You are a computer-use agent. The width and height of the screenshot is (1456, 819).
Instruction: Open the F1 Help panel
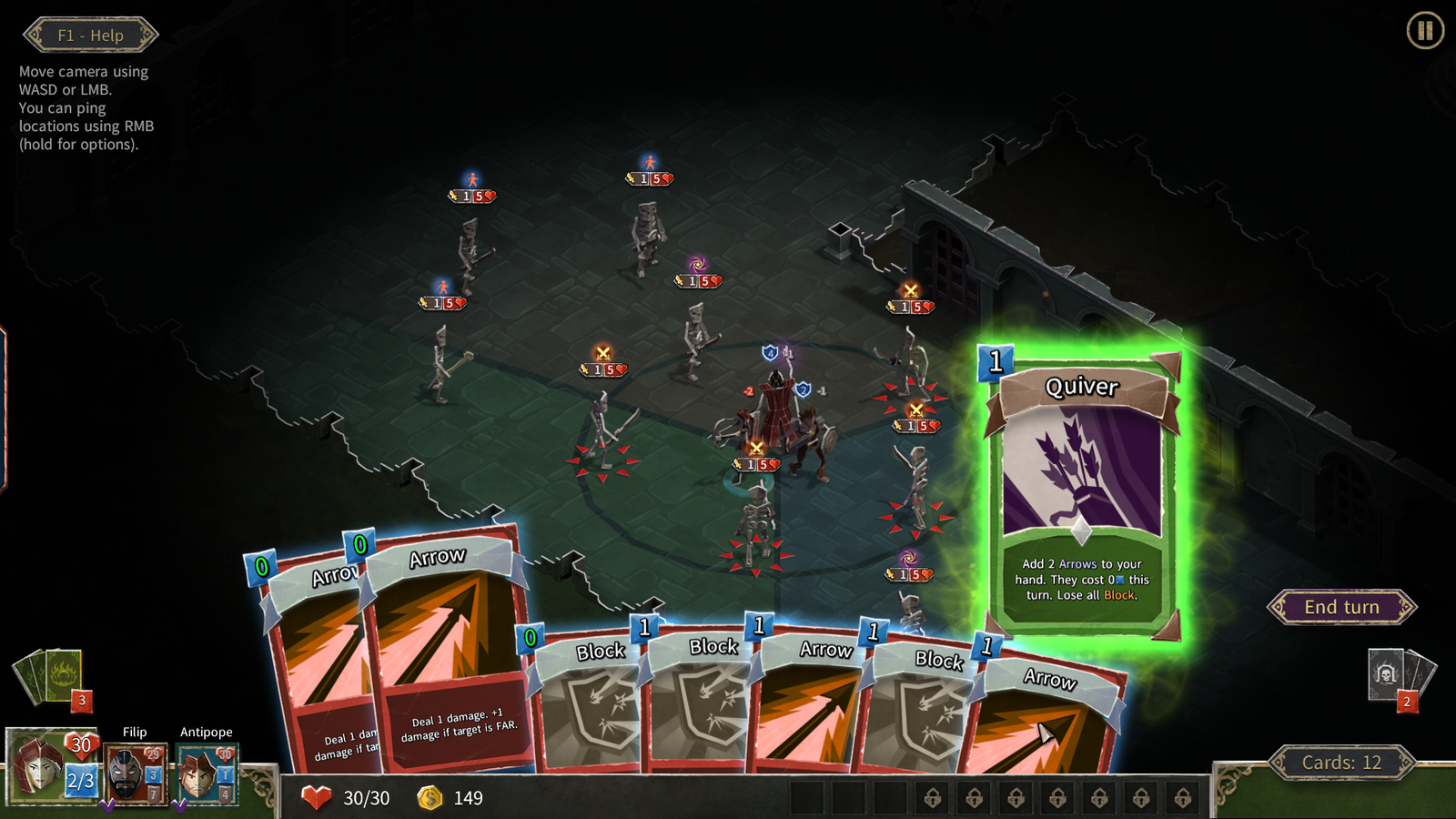pos(90,35)
